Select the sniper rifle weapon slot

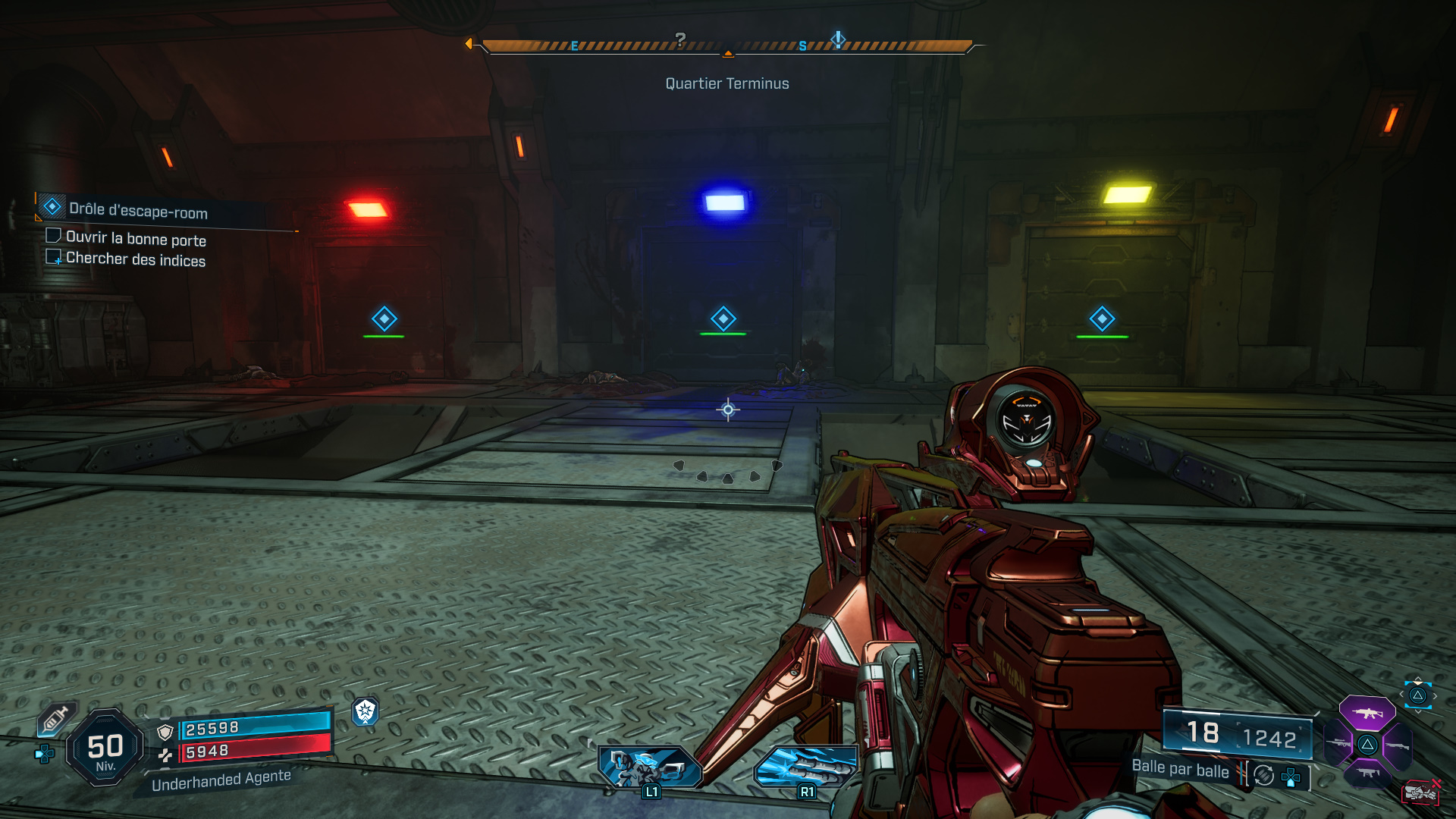click(x=1338, y=743)
